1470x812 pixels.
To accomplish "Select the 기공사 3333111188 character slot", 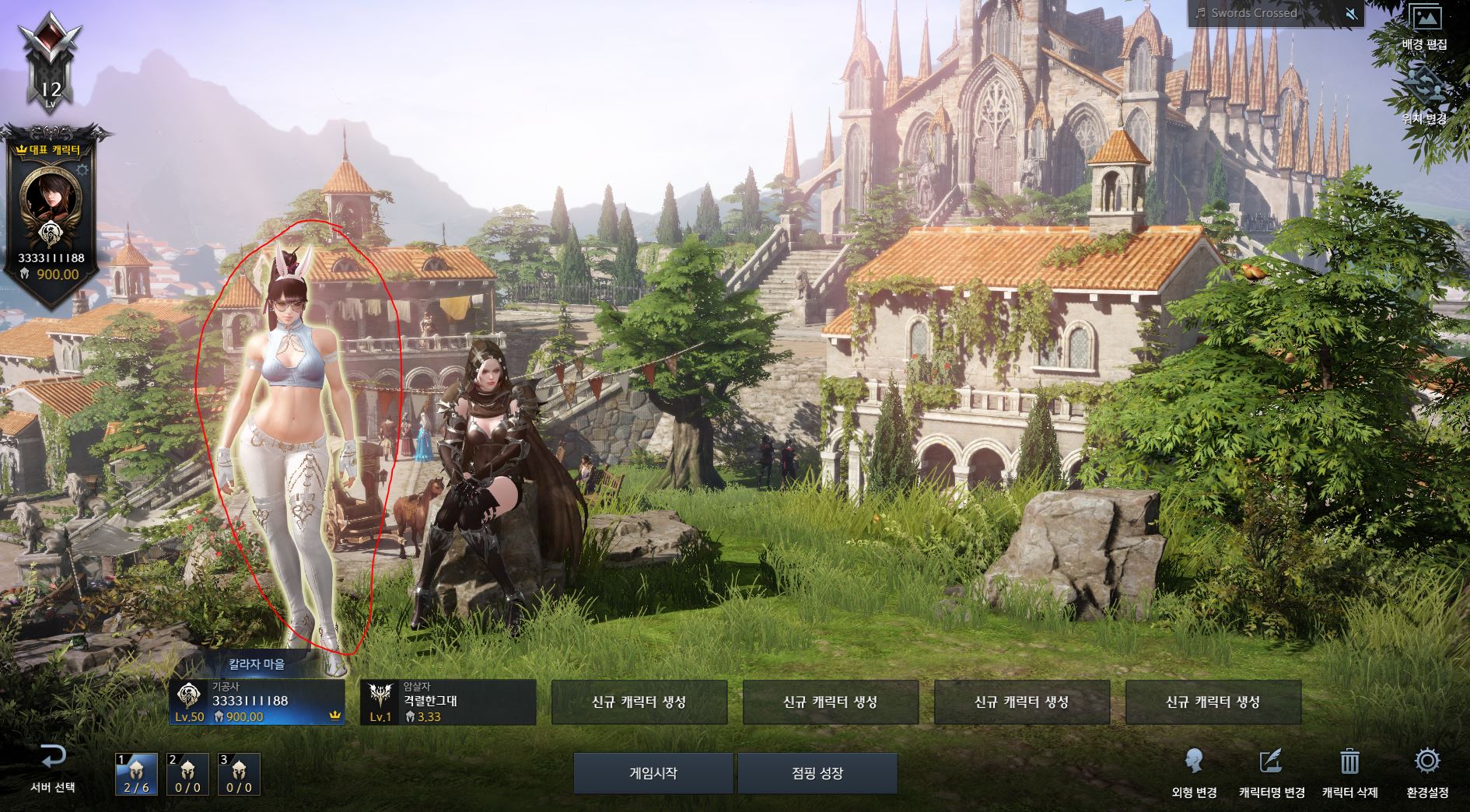I will [257, 702].
